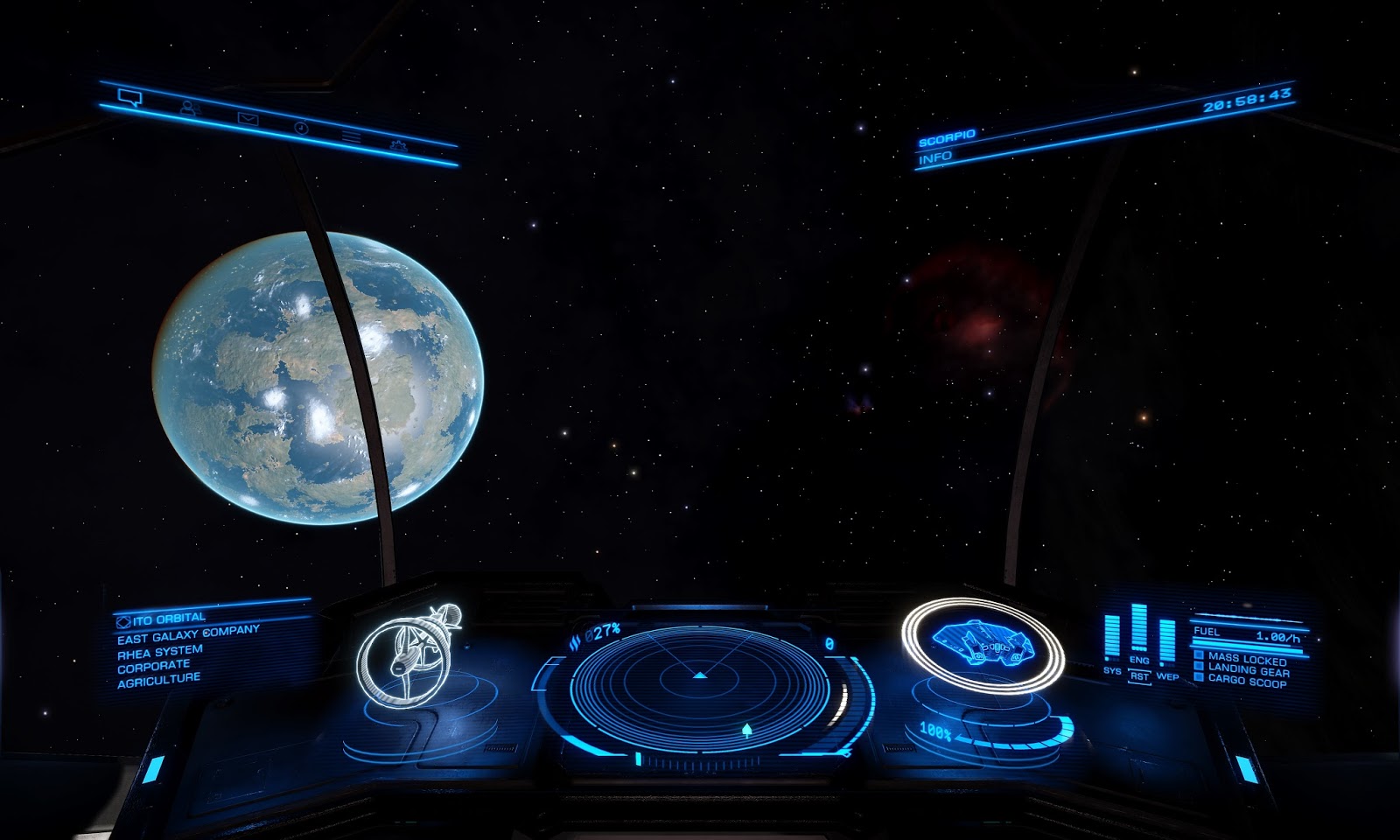The image size is (1400, 840).
Task: Reset power distribution with RST
Action: [1139, 676]
